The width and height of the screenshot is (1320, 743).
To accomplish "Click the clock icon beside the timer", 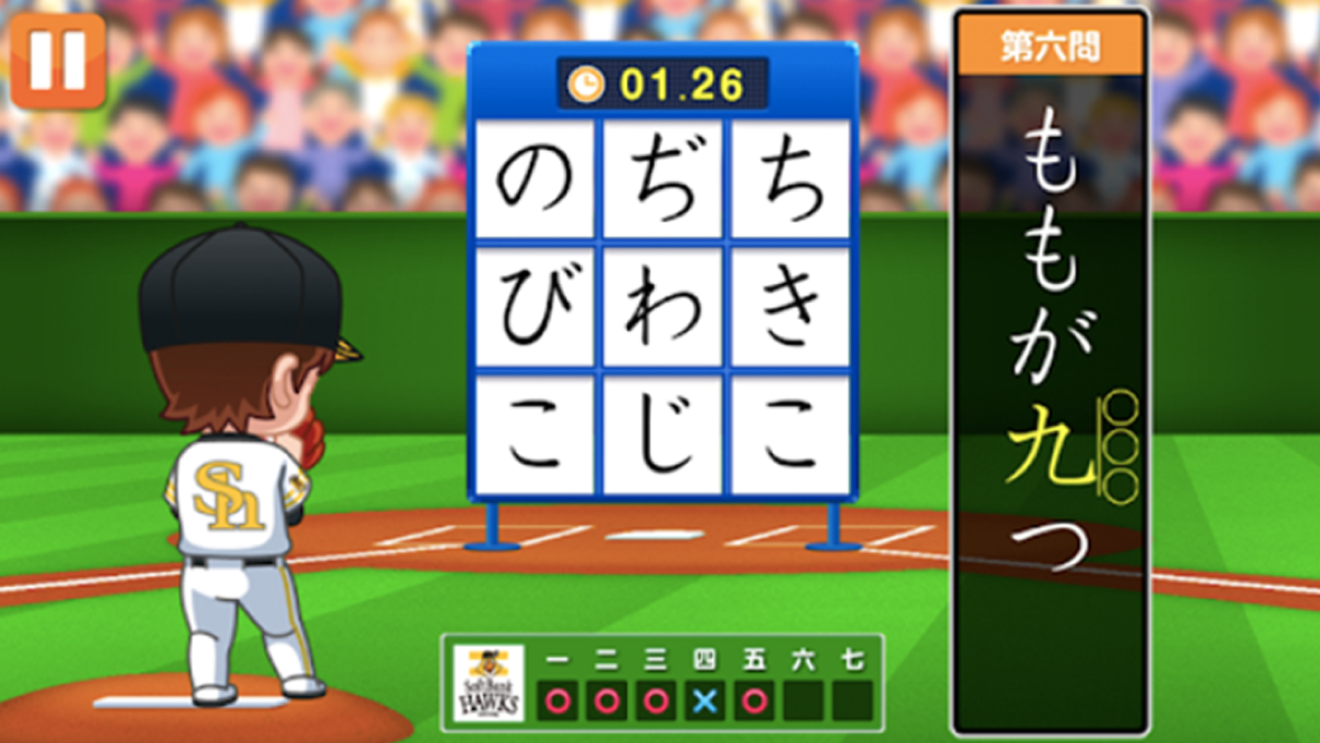I will click(x=588, y=85).
